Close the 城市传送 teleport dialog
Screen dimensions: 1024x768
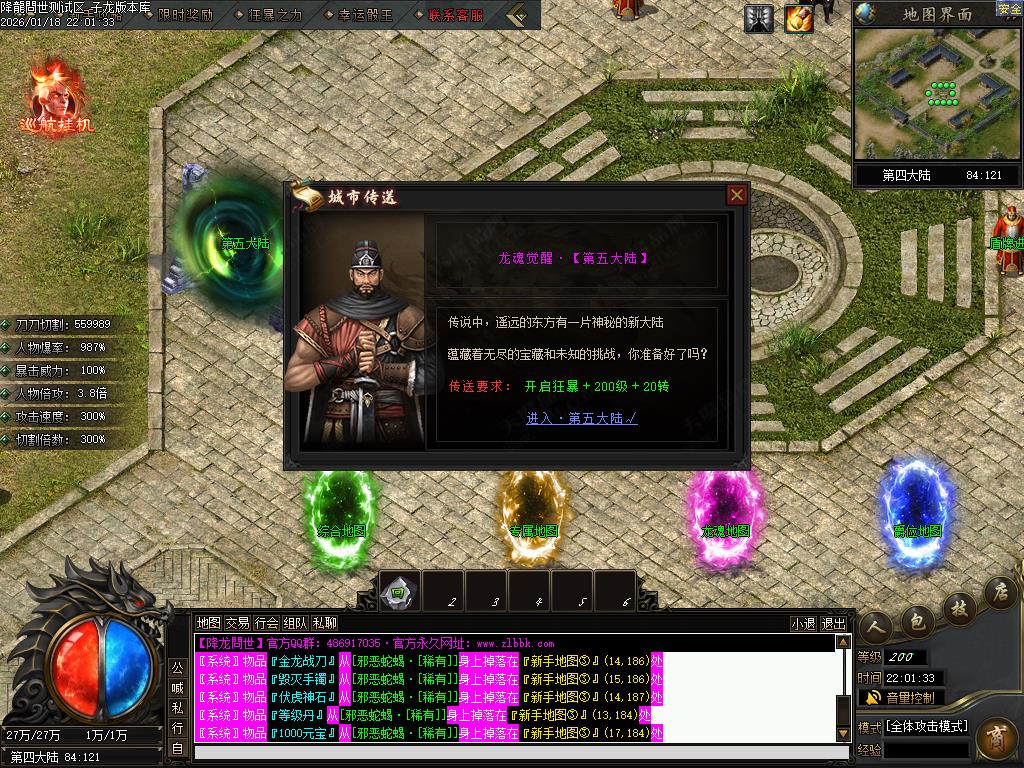[737, 195]
